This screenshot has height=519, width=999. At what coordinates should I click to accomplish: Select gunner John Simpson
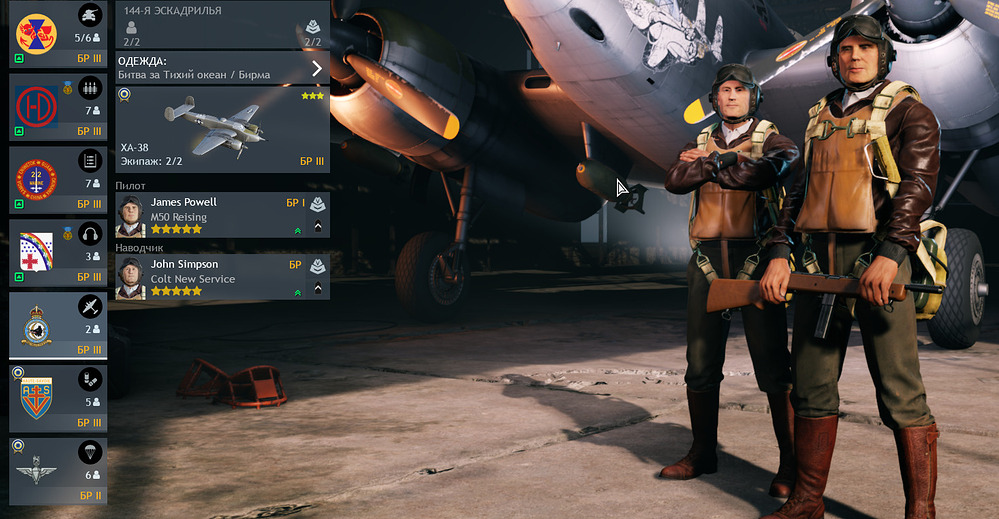(210, 277)
